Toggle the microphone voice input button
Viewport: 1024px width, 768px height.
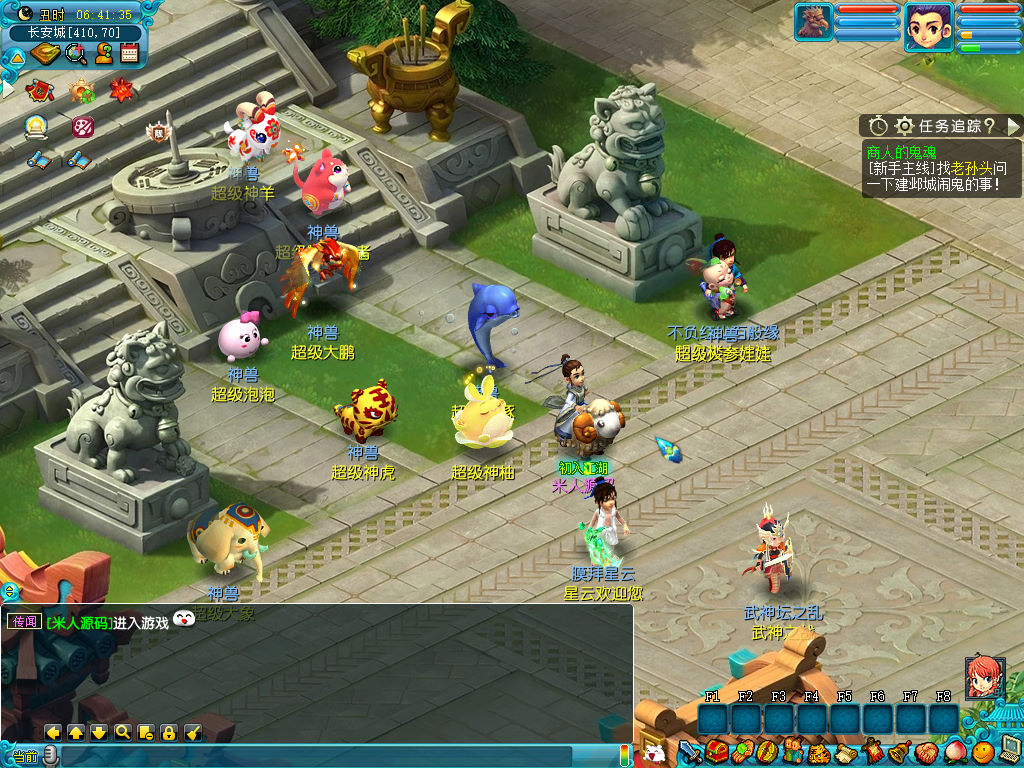[x=50, y=756]
